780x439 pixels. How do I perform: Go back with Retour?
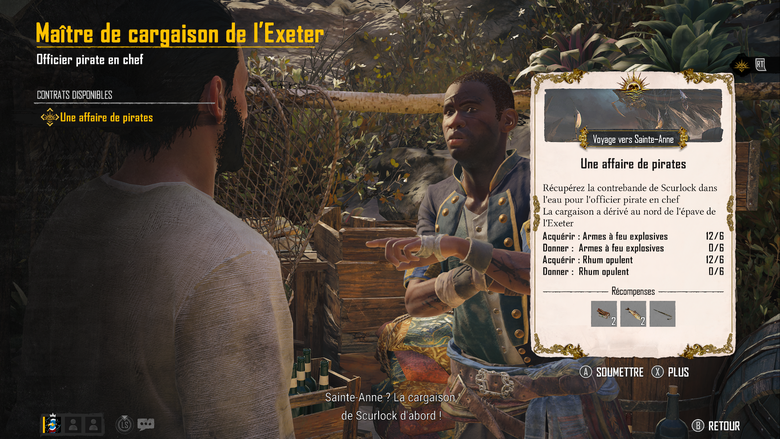716,425
